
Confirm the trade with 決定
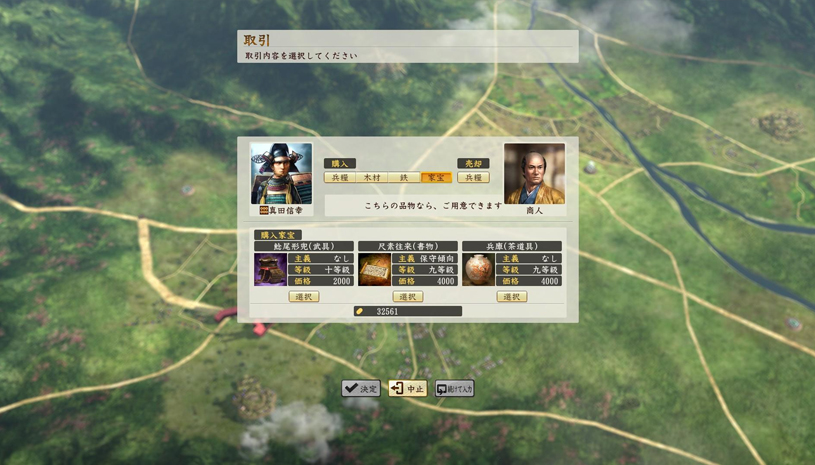(x=361, y=389)
